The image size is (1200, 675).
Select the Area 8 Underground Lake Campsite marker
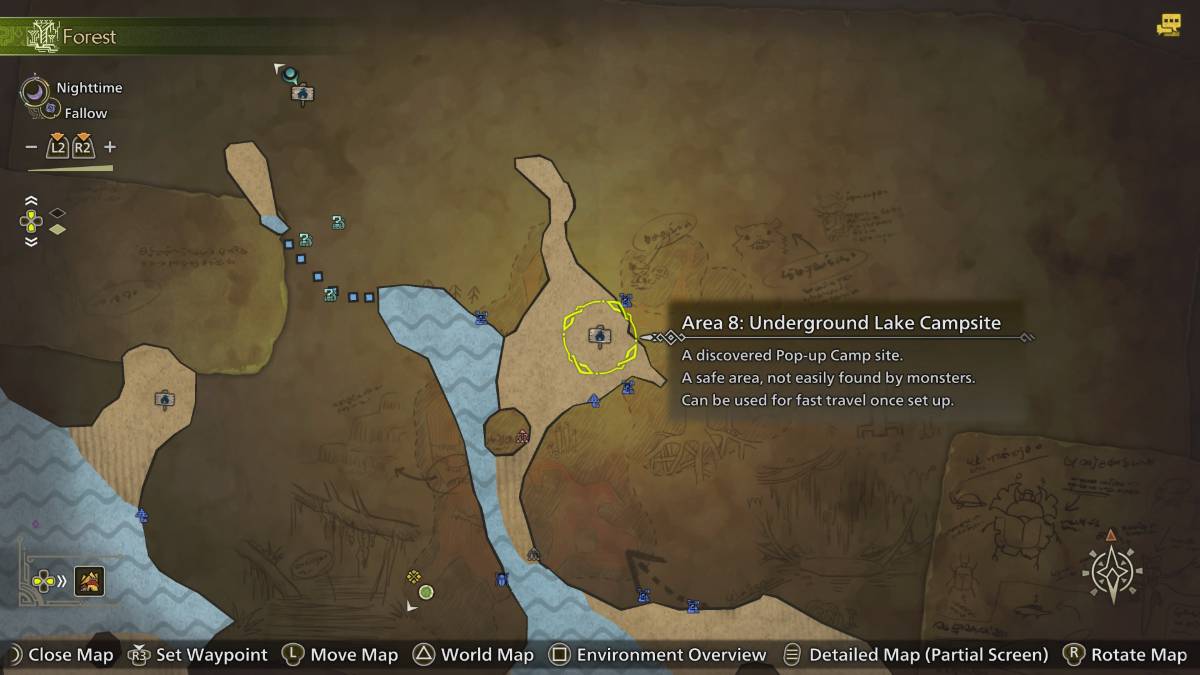tap(599, 336)
